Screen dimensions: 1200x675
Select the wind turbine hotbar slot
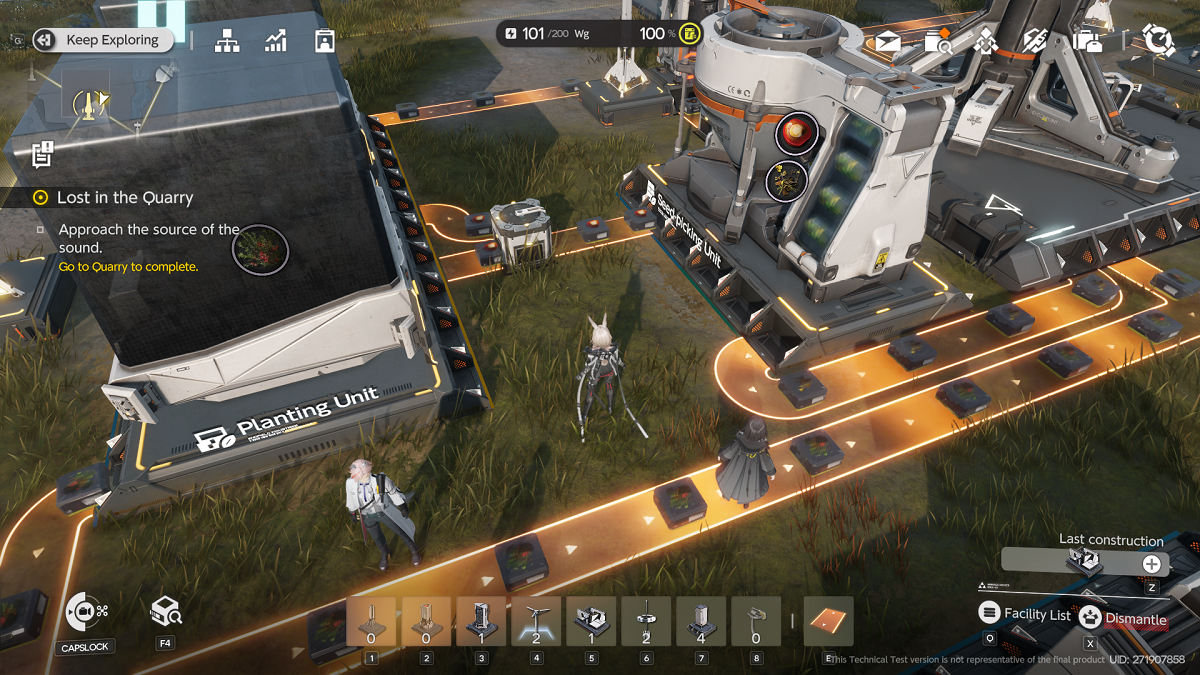pyautogui.click(x=536, y=622)
